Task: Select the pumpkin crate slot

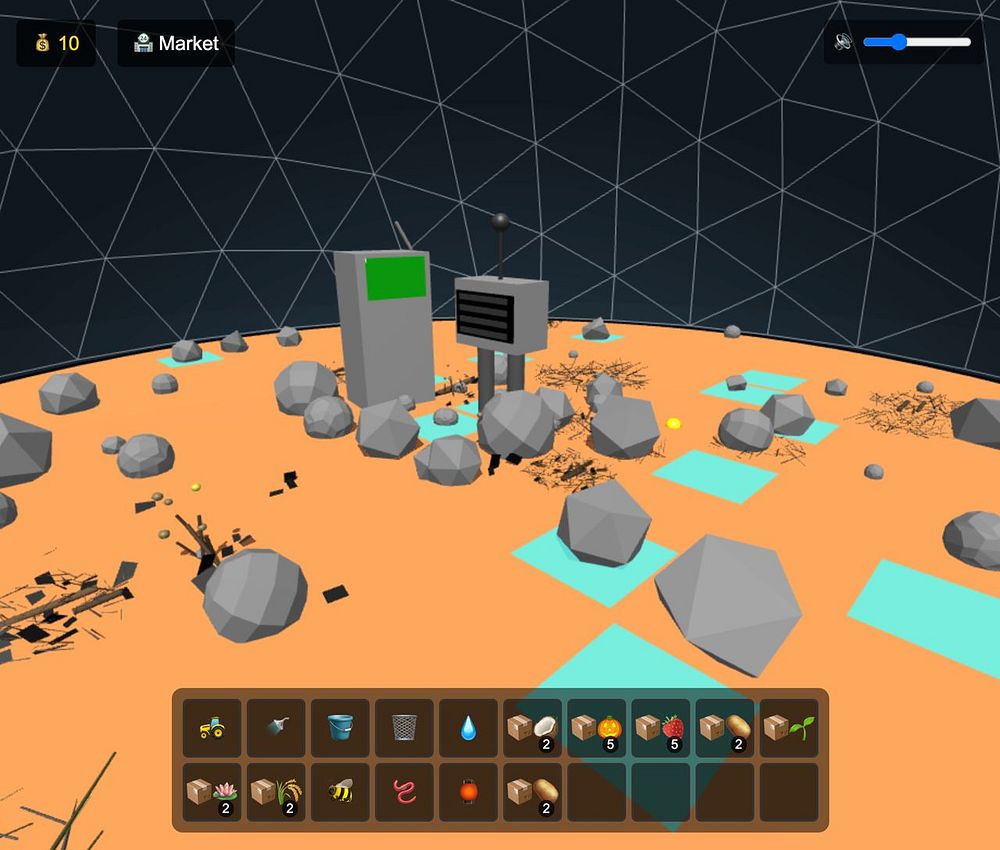Action: tap(596, 728)
